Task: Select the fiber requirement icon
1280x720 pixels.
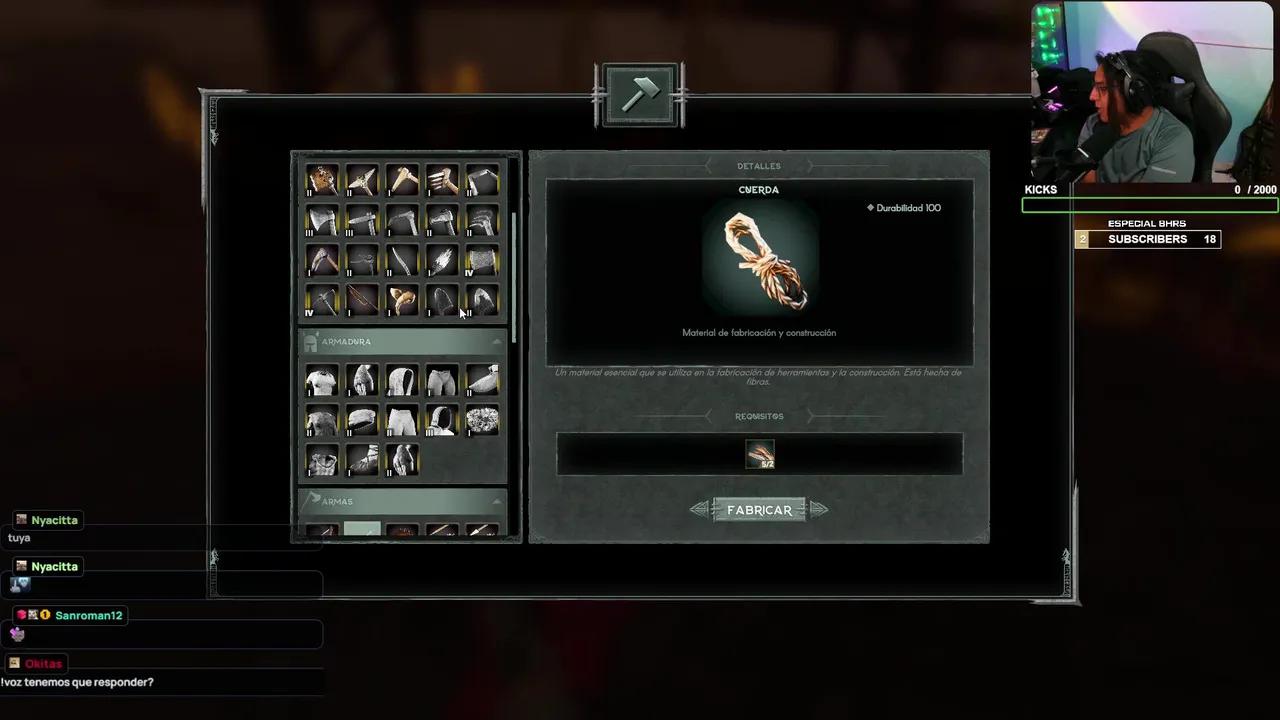Action: pyautogui.click(x=760, y=455)
